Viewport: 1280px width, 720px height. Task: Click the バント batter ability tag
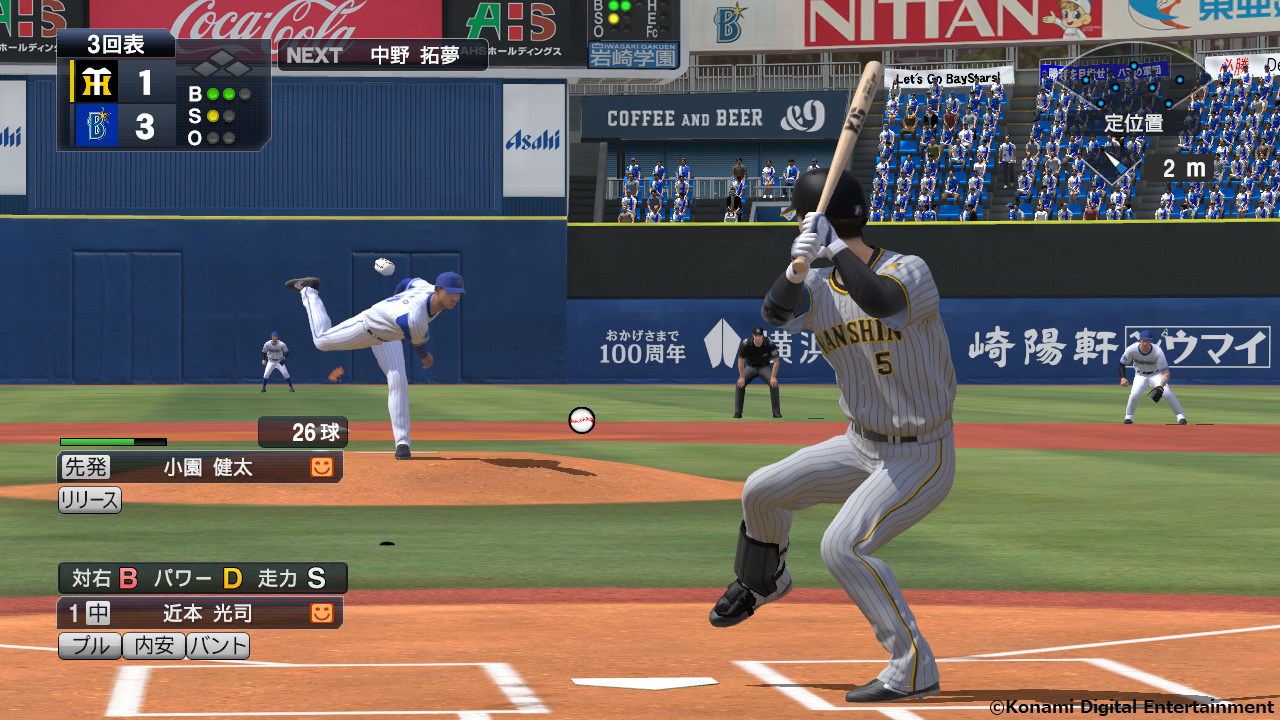pyautogui.click(x=218, y=646)
